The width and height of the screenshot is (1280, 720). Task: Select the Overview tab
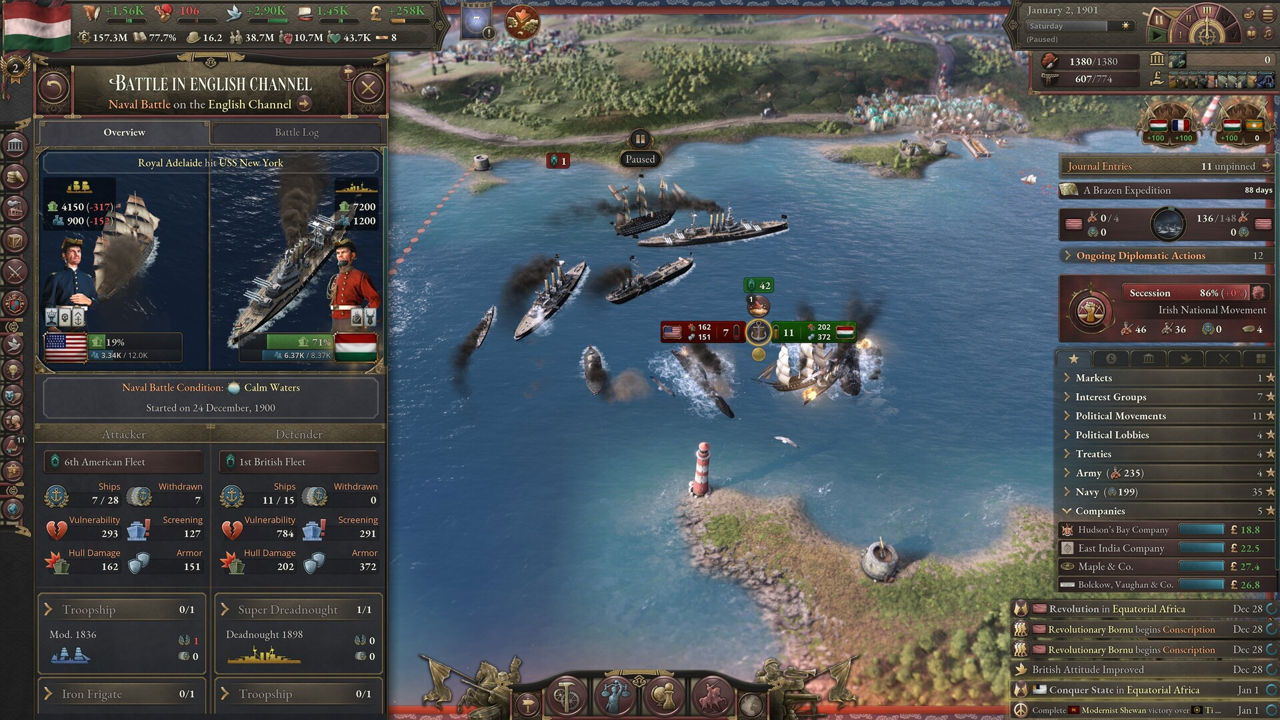124,132
